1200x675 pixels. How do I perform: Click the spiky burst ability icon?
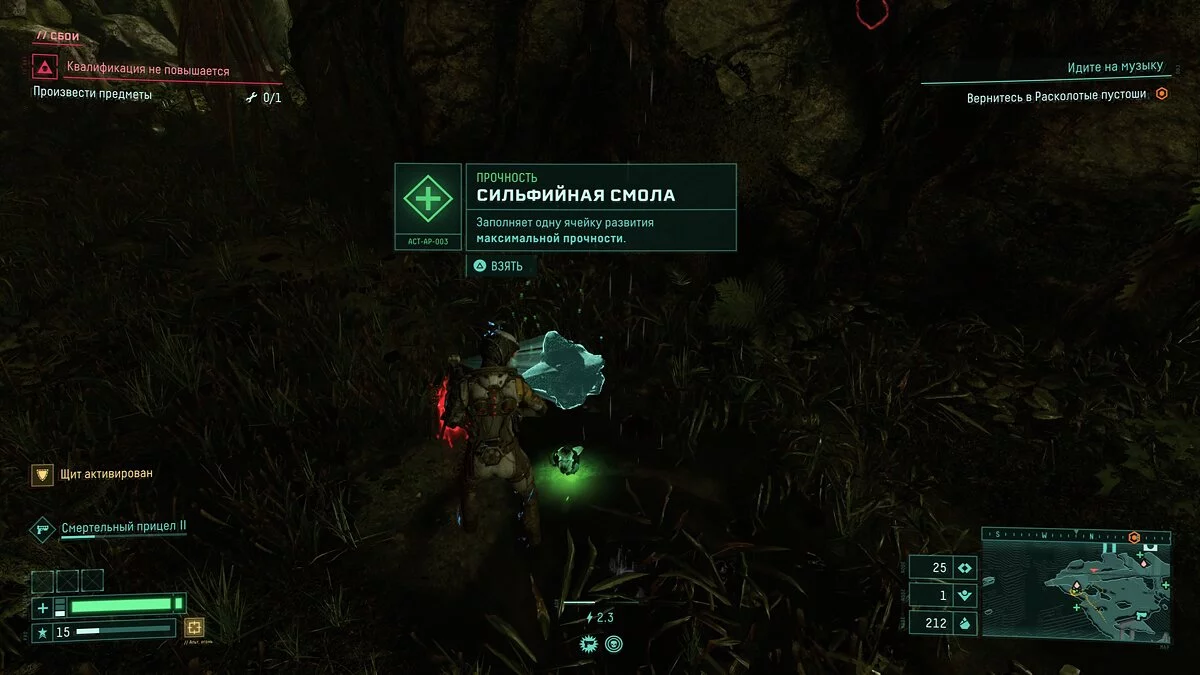point(590,644)
